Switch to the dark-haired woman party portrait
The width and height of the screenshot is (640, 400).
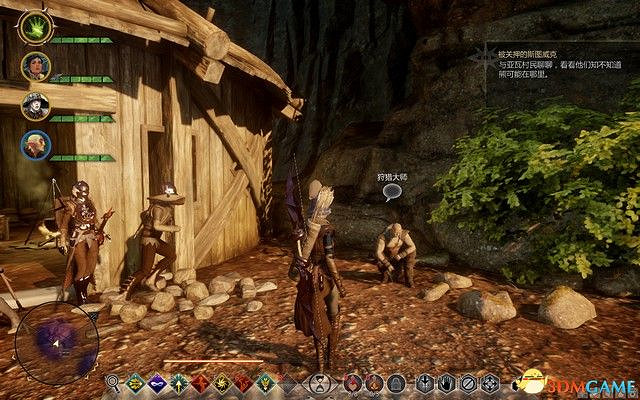click(x=34, y=65)
